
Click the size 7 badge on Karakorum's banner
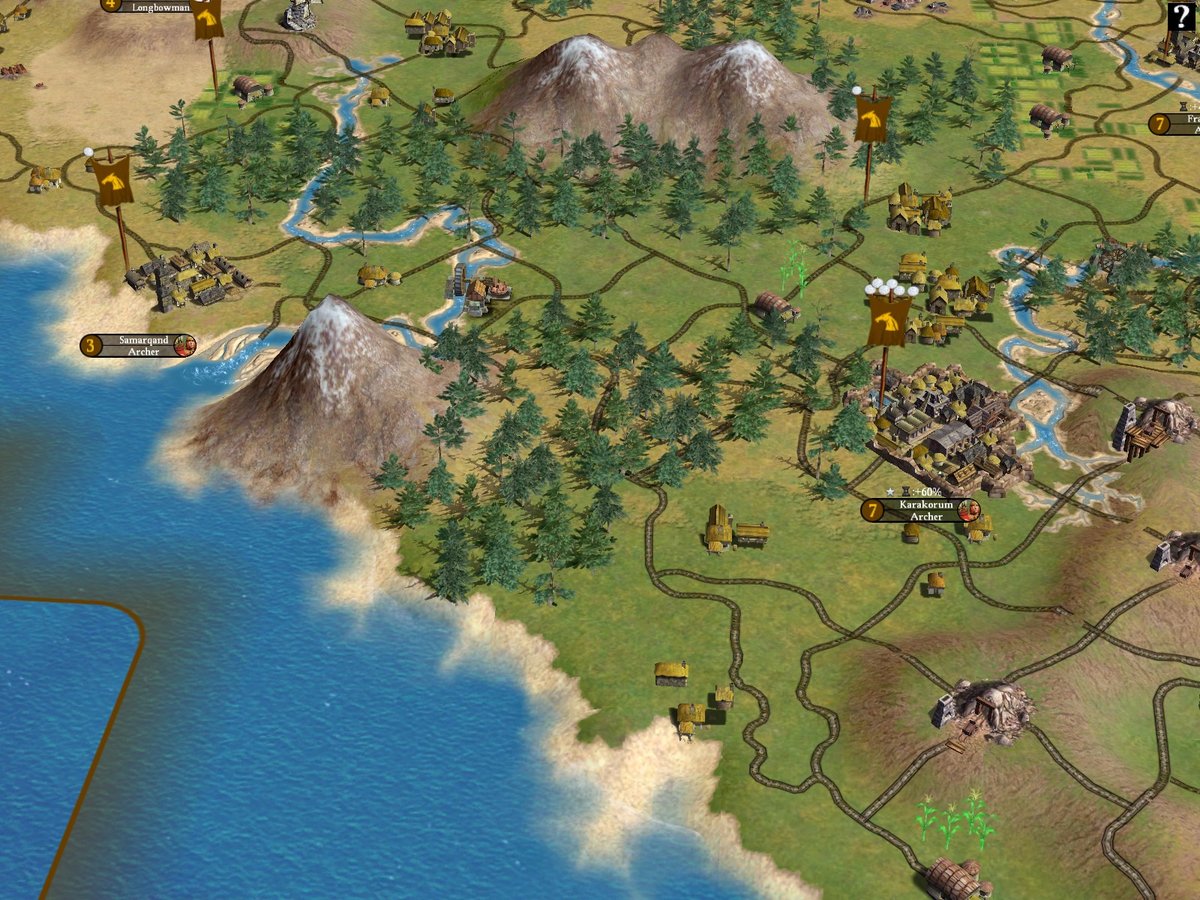tap(873, 511)
